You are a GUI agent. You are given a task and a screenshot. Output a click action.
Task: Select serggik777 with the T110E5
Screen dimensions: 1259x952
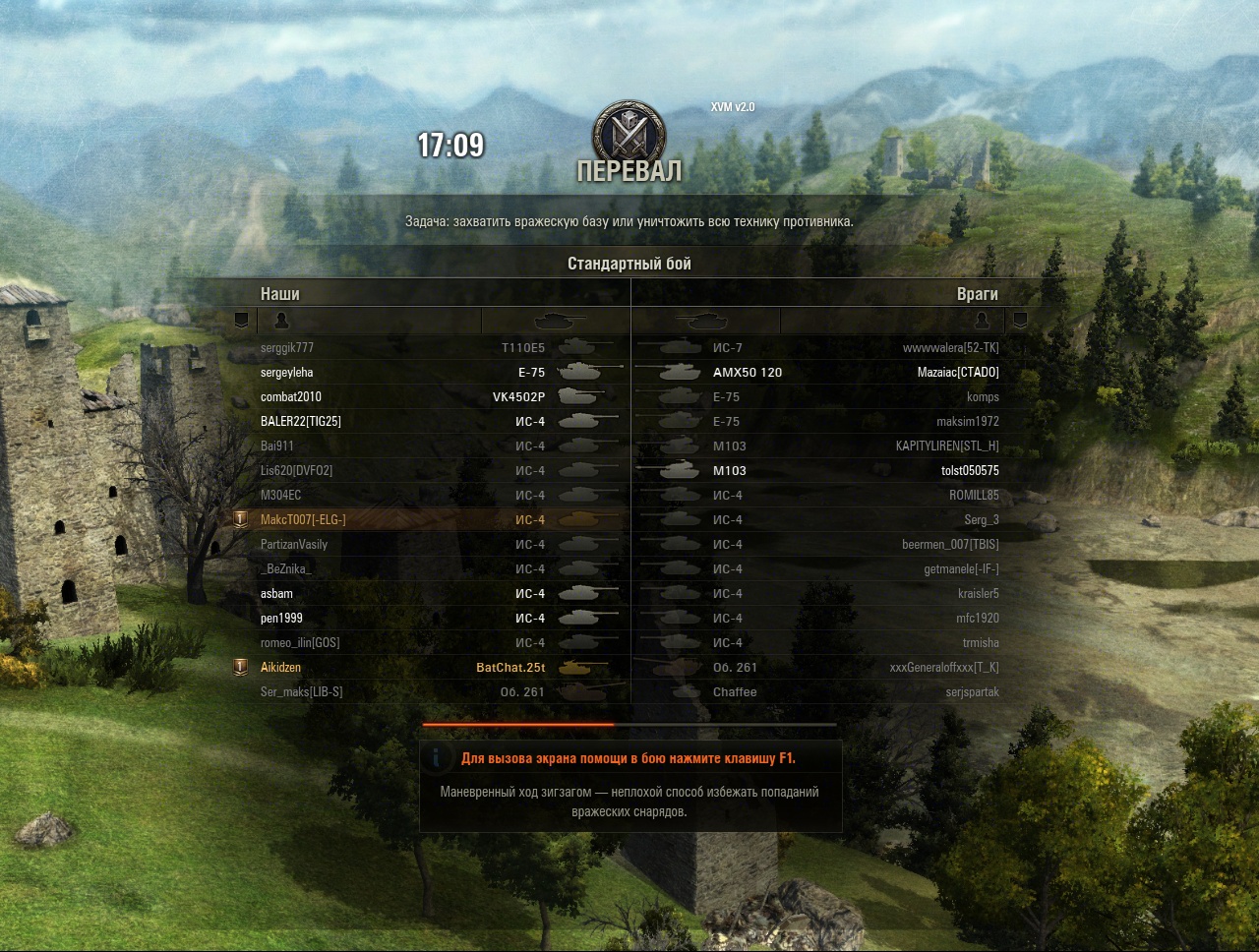click(x=287, y=348)
